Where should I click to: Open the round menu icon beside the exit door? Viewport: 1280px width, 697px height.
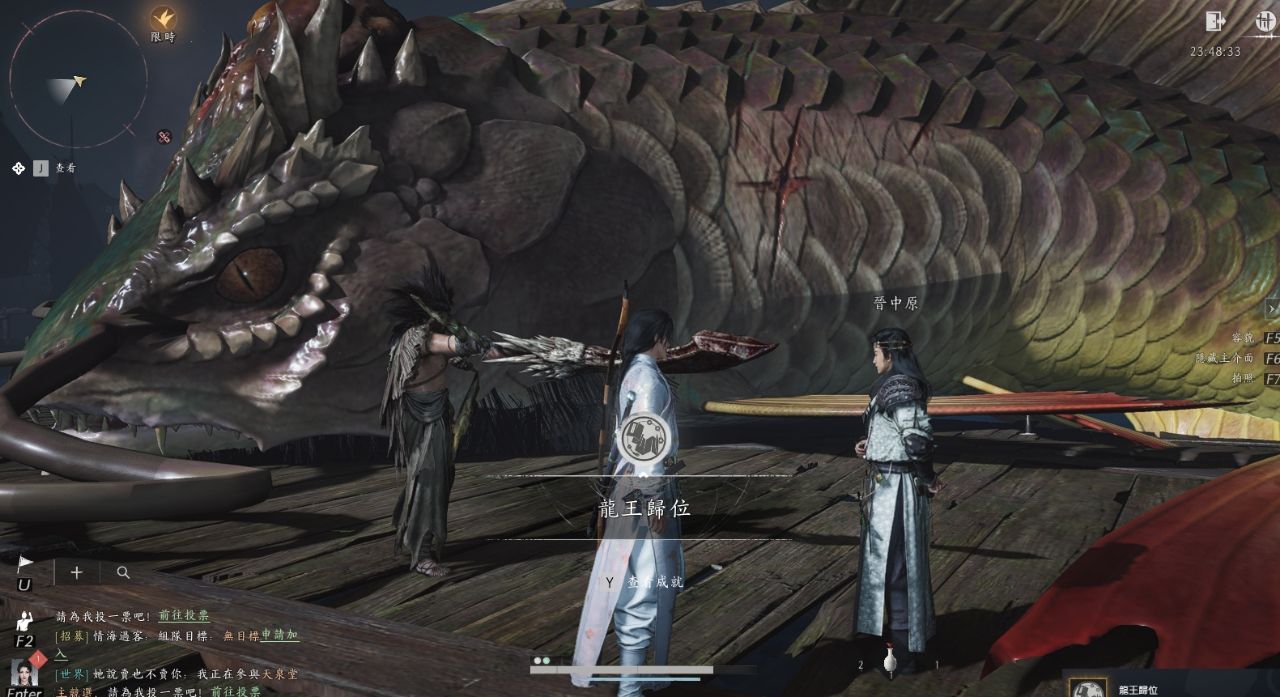[x=1265, y=21]
